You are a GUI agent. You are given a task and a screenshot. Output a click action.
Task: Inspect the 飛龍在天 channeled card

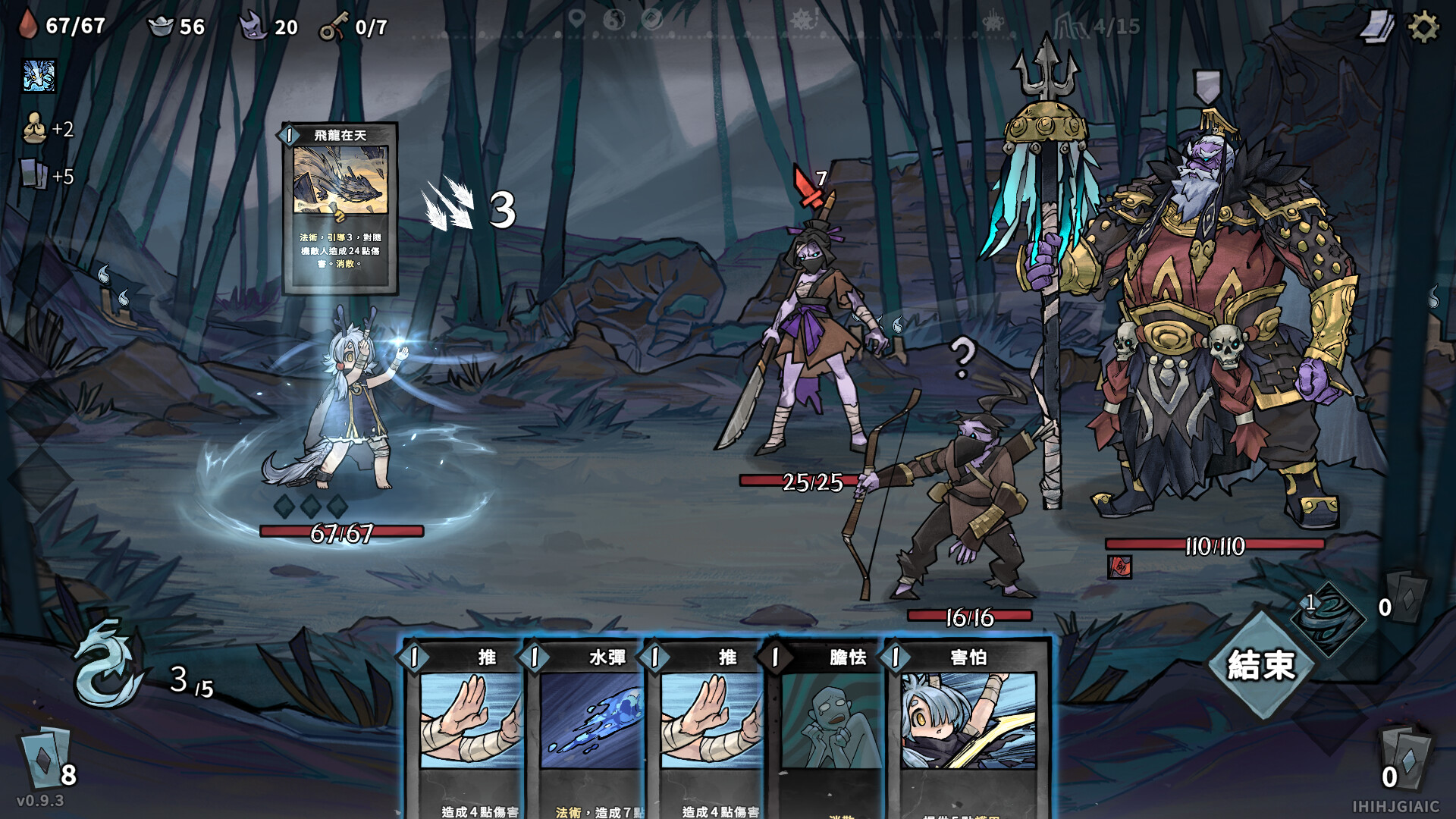(x=340, y=208)
